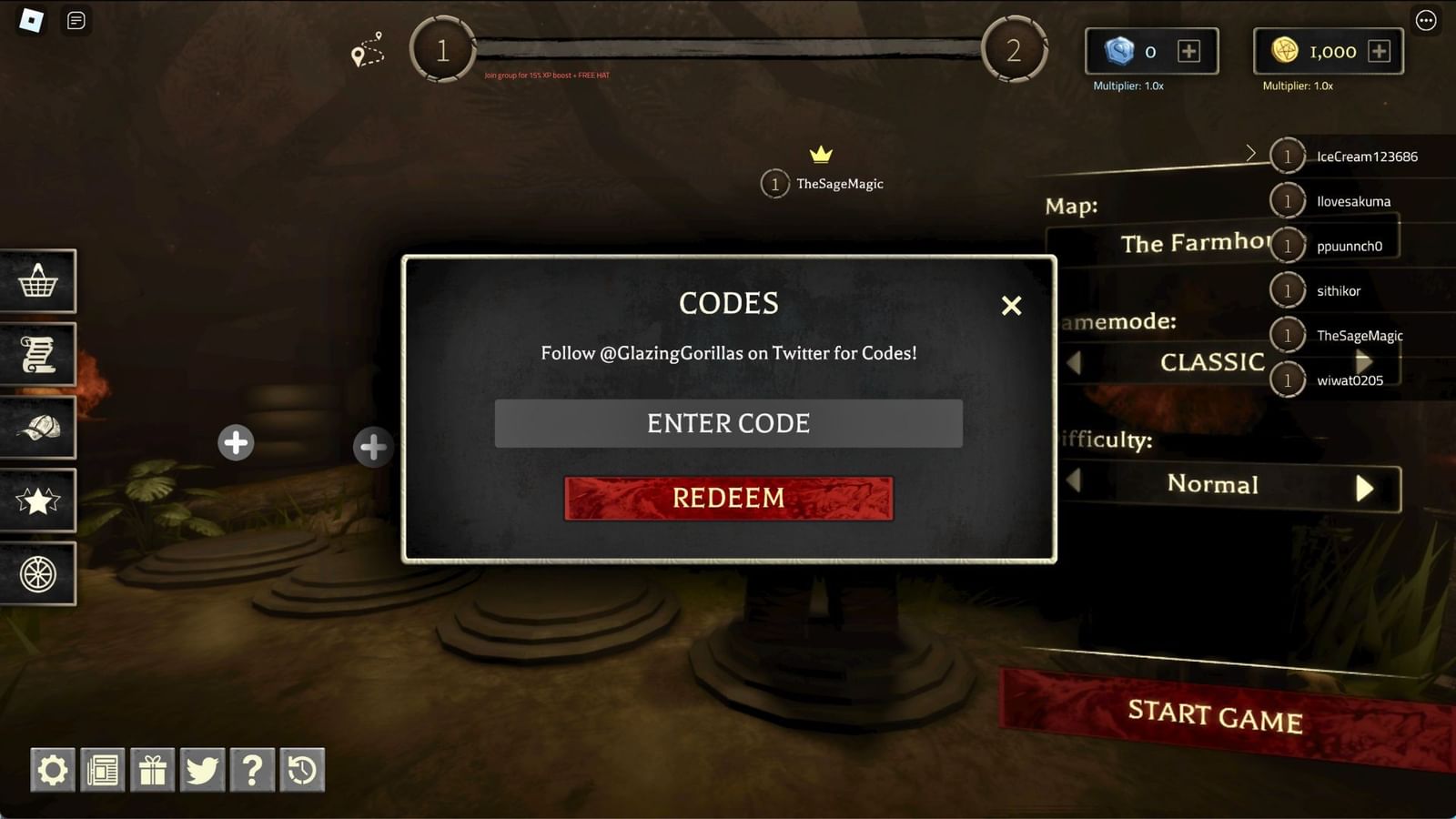Open the quest scroll menu
Image resolution: width=1456 pixels, height=819 pixels.
39,354
